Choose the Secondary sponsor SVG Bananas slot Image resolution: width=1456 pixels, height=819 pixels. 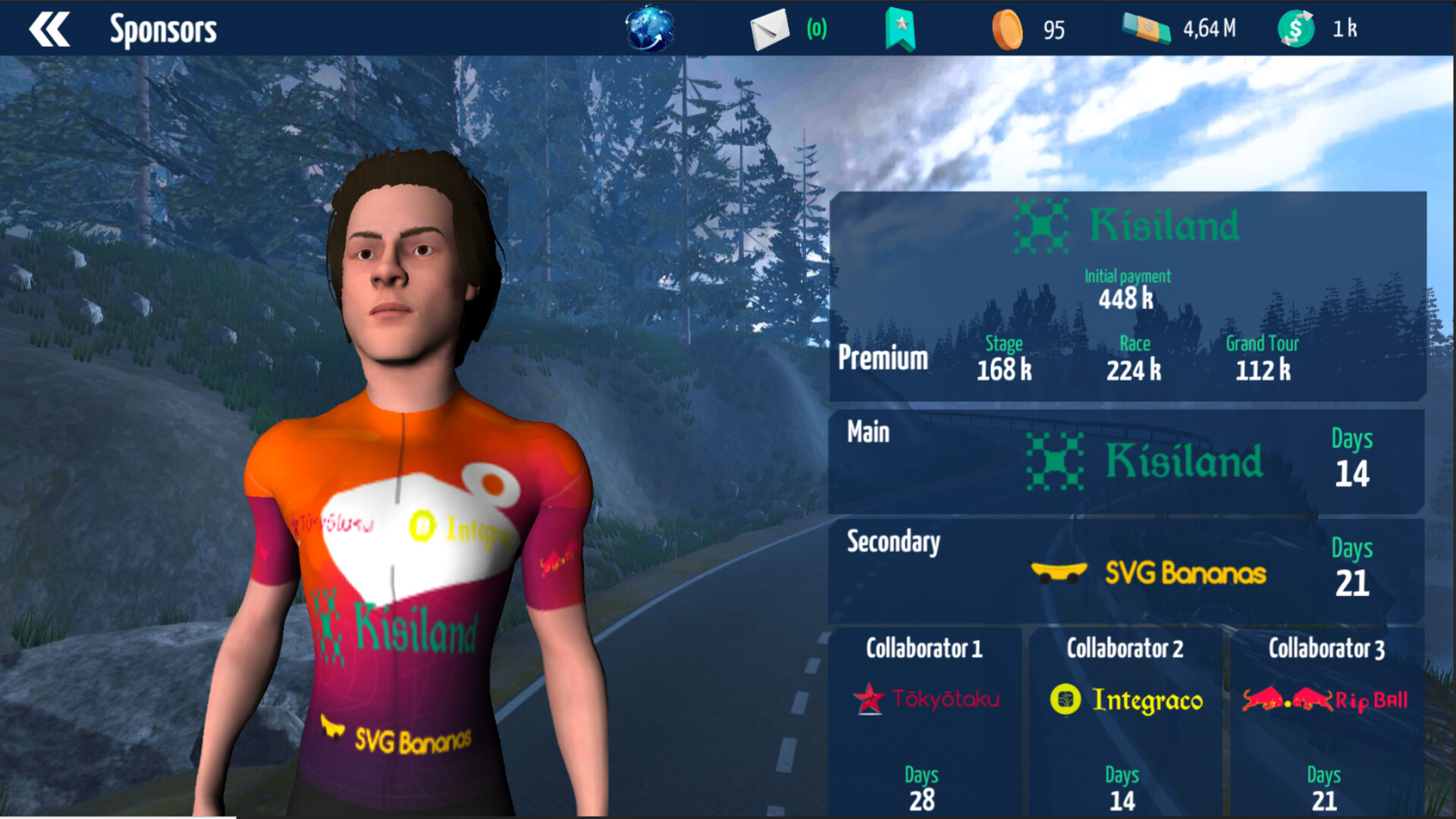[x=1126, y=570]
